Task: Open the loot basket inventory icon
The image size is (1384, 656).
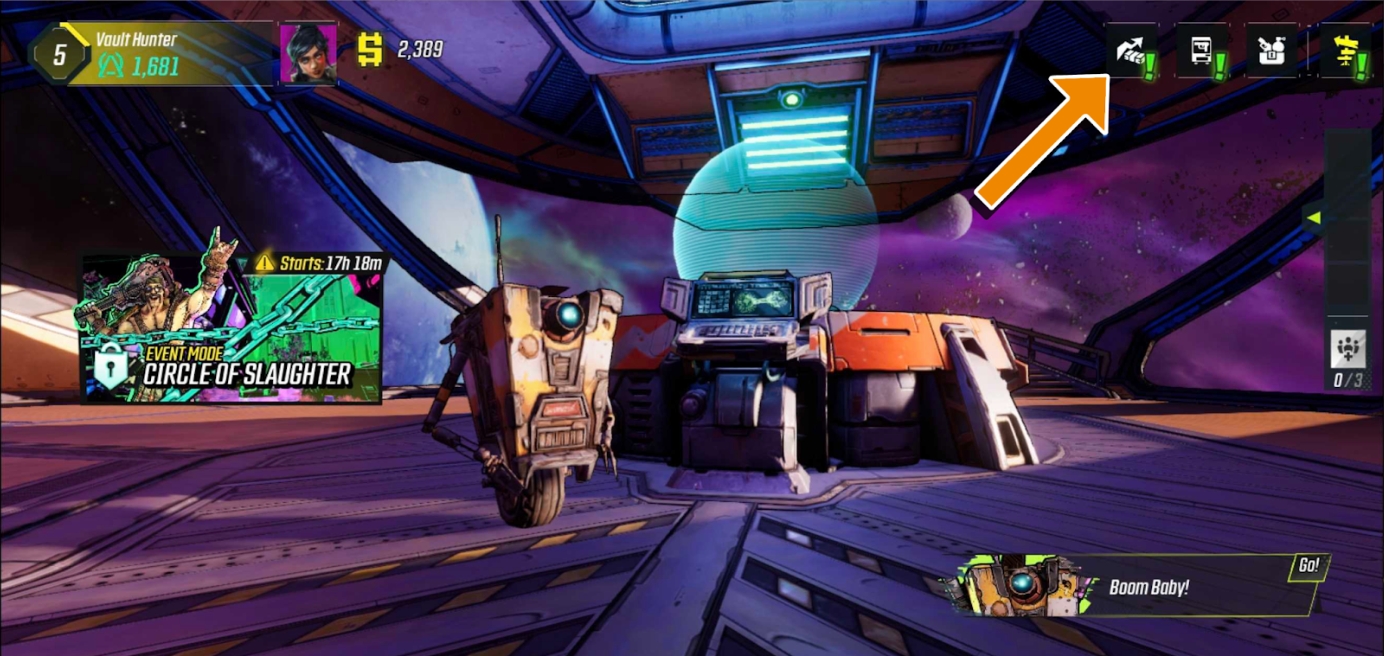Action: tap(1271, 51)
